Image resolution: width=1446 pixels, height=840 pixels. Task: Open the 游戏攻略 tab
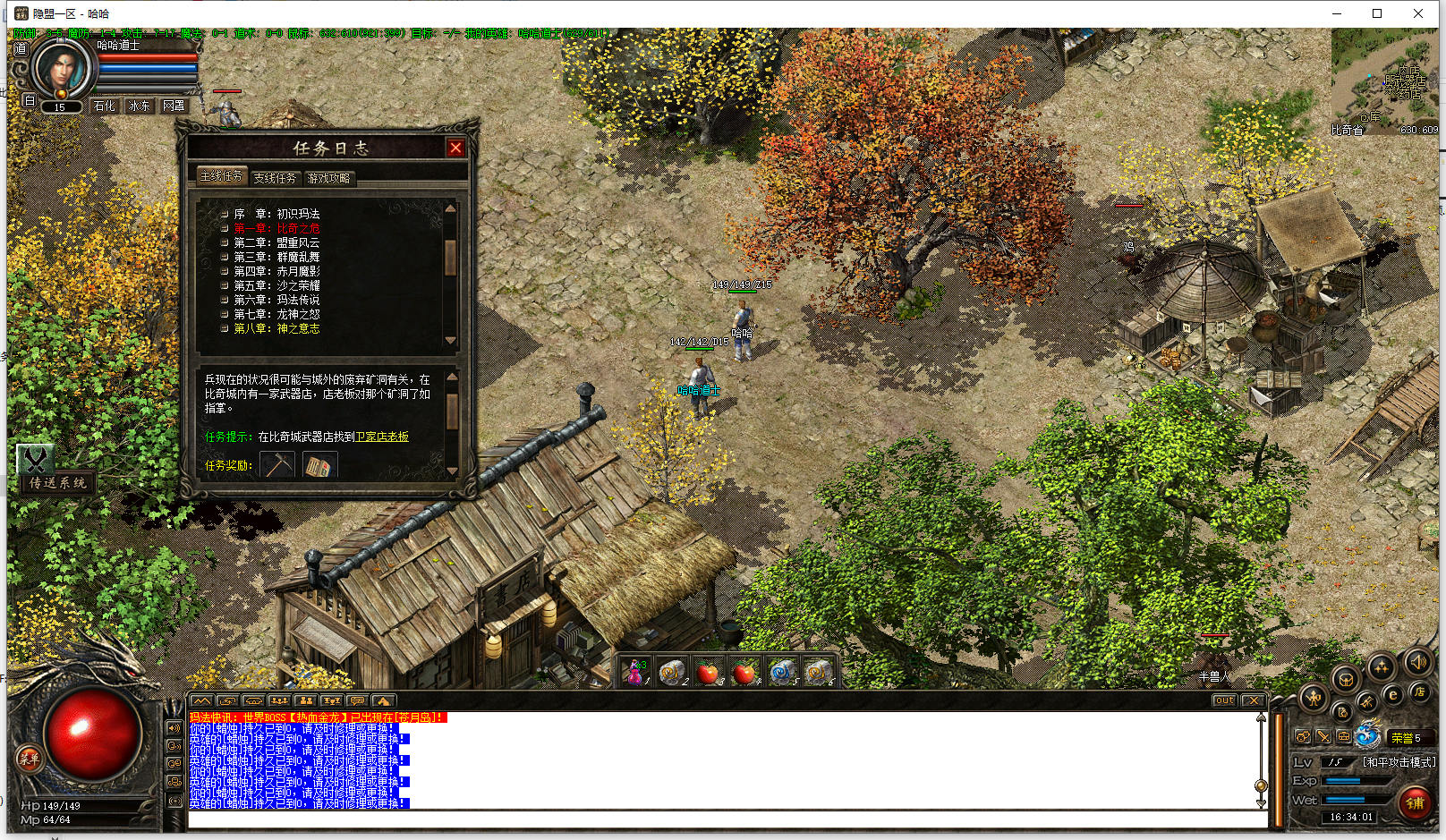[329, 178]
